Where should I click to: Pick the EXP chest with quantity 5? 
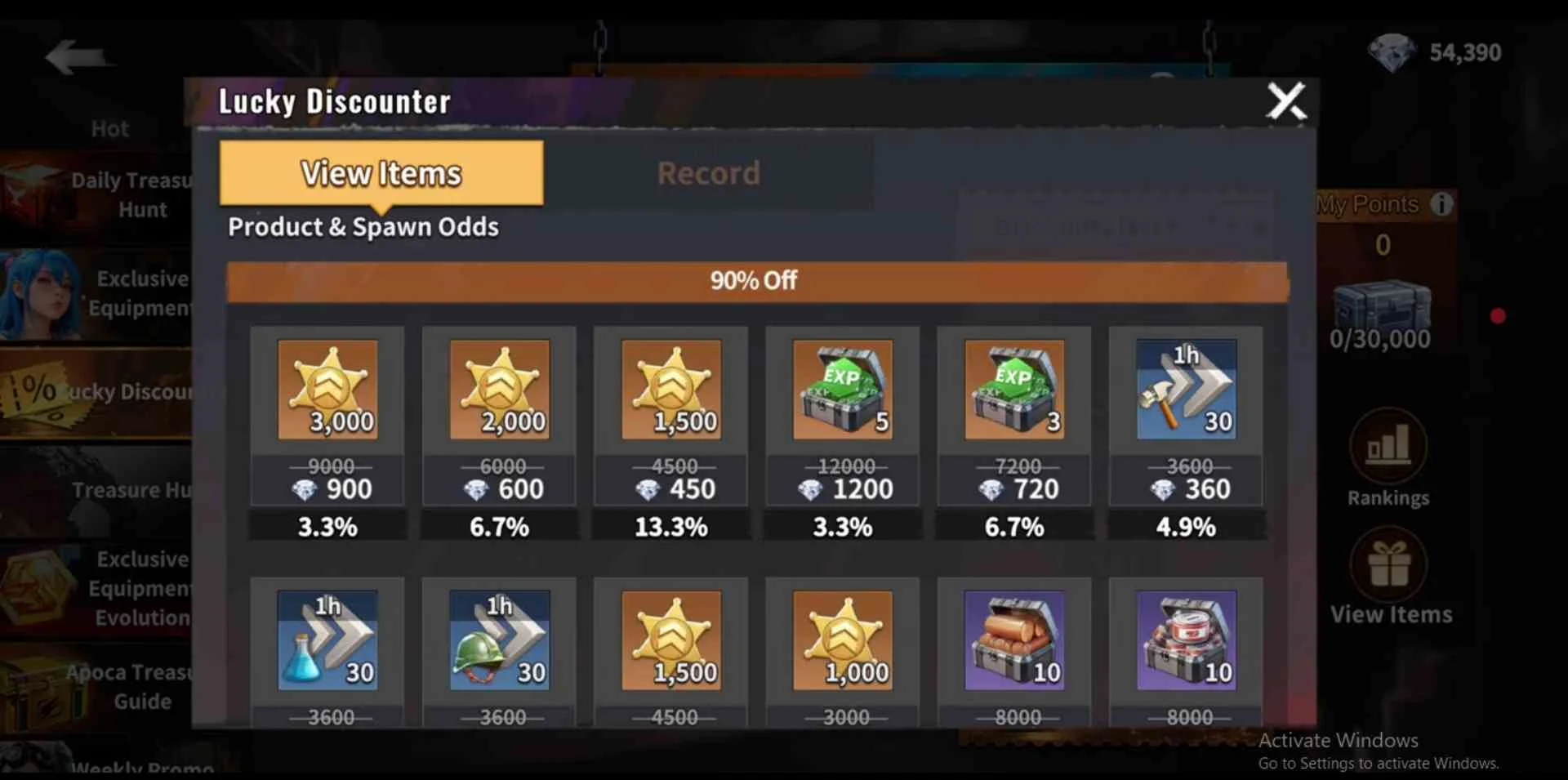(x=842, y=390)
